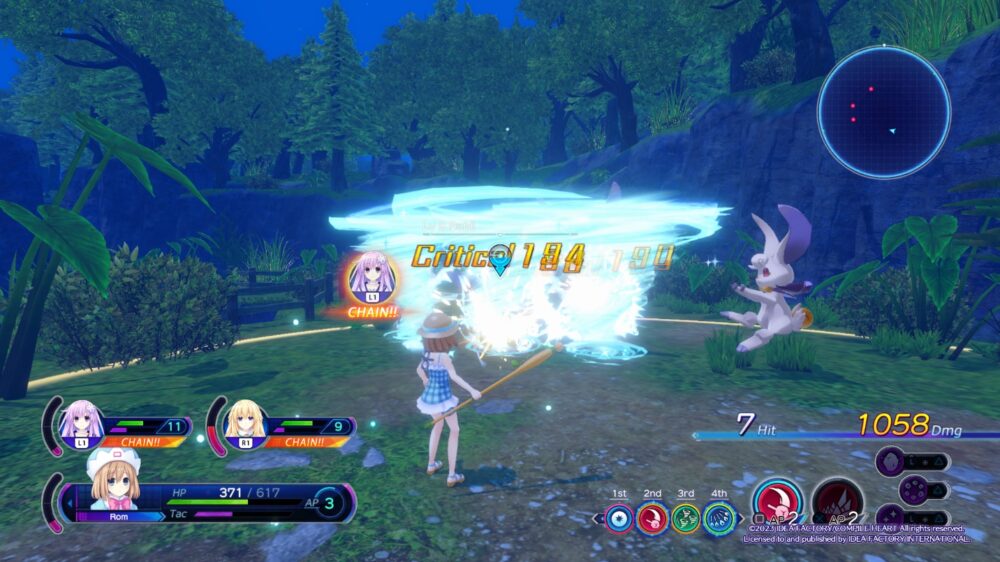Select the top purple shortcut skill icon
This screenshot has height=562, width=1000.
click(x=894, y=462)
